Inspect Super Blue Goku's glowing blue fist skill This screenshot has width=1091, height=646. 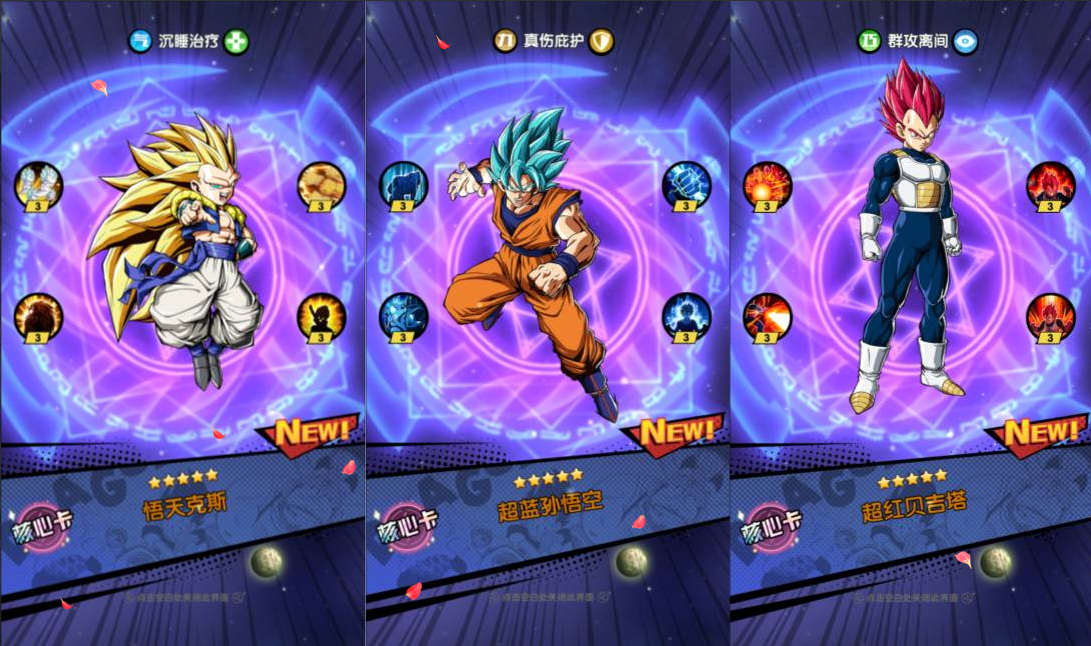click(x=687, y=184)
